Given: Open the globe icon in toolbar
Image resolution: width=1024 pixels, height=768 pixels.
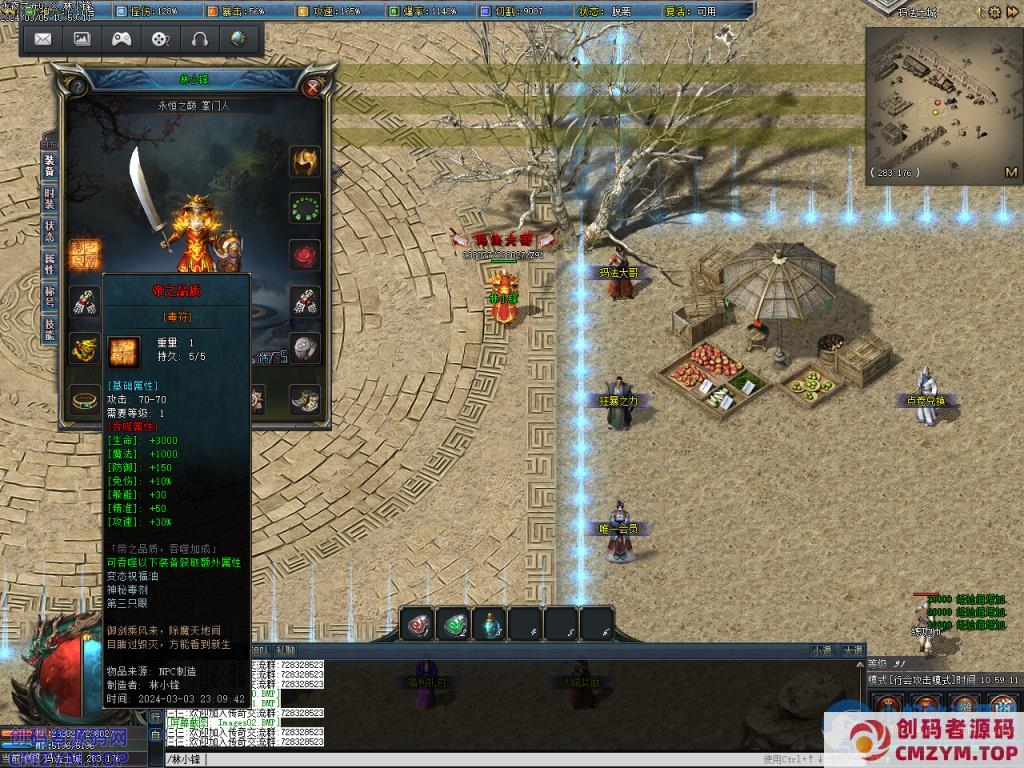Looking at the screenshot, I should click(x=238, y=39).
